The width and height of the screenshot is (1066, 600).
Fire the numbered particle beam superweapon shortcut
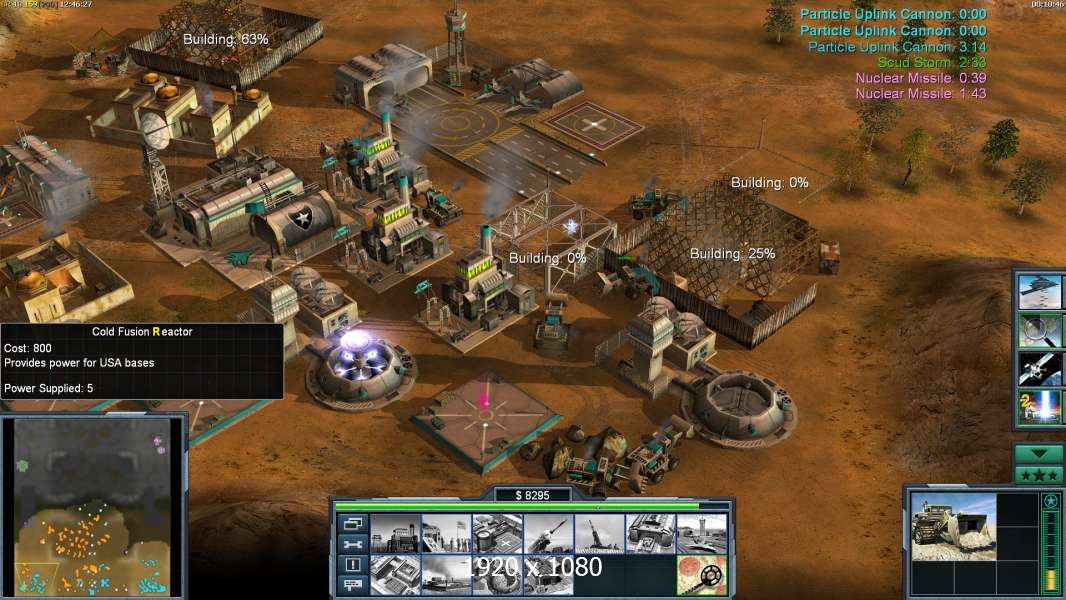(x=1040, y=406)
